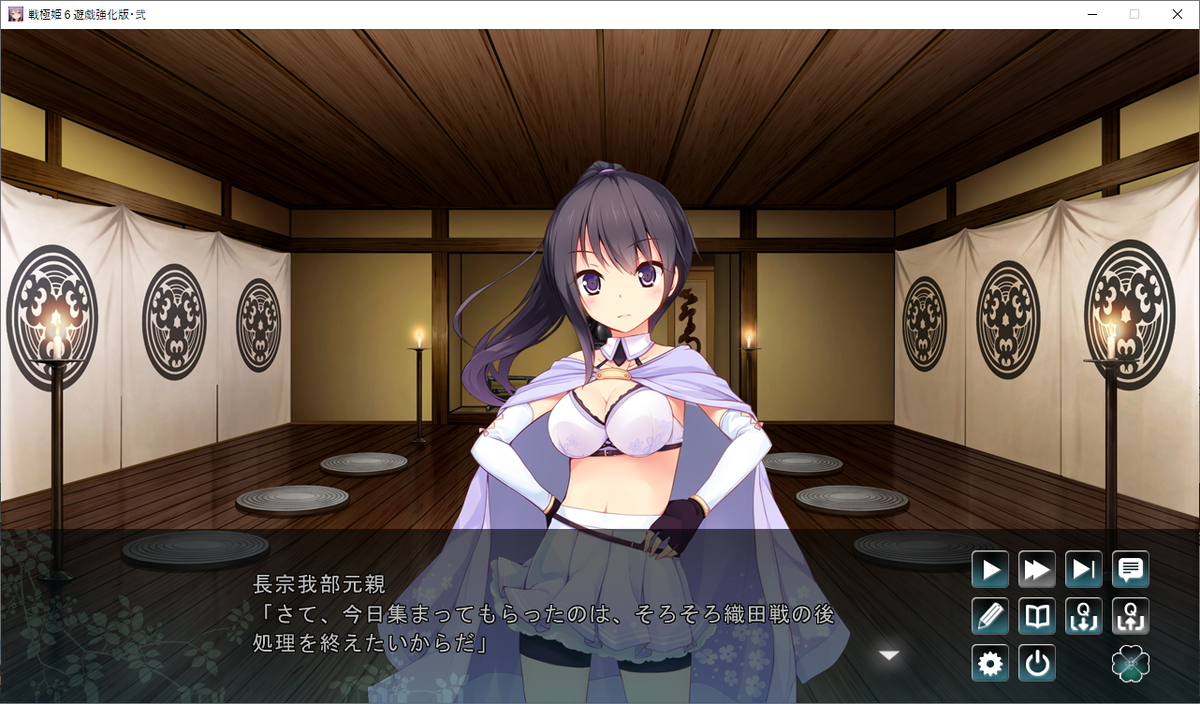
Task: Activate the double-arrow fast-forward button
Action: [x=1037, y=570]
